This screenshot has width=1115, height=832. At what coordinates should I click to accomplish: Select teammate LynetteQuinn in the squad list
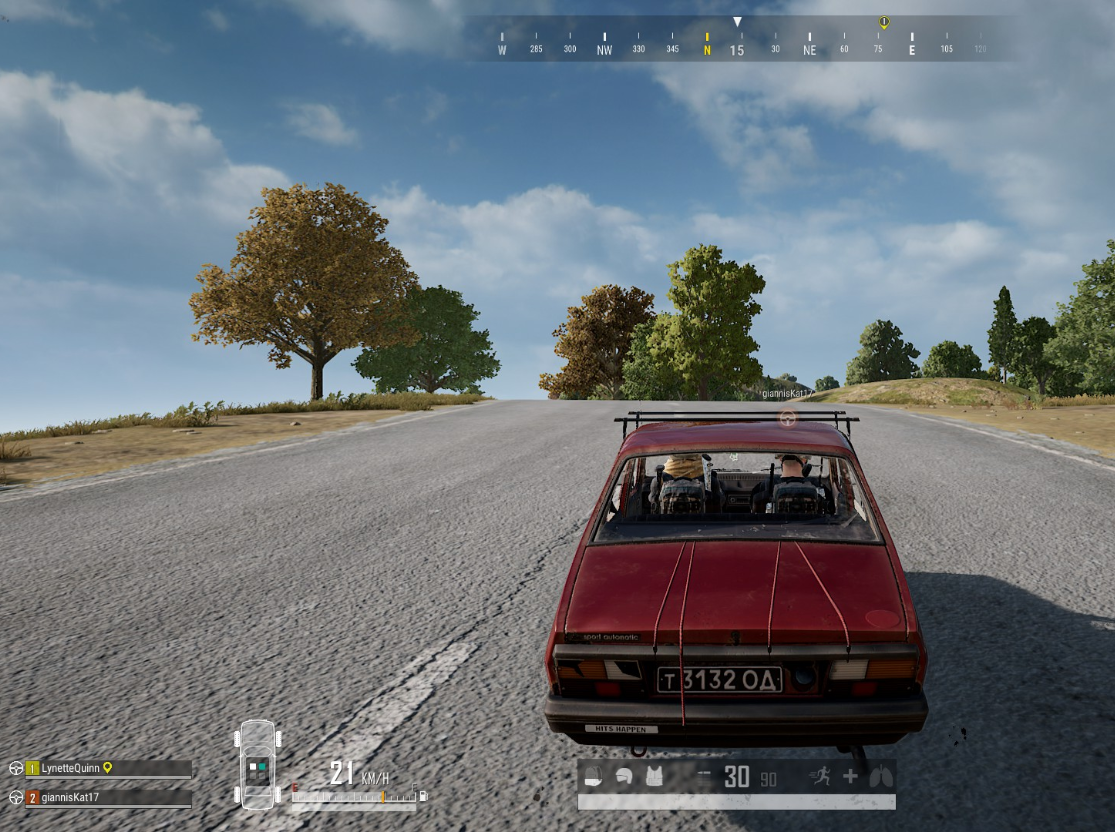pos(72,768)
